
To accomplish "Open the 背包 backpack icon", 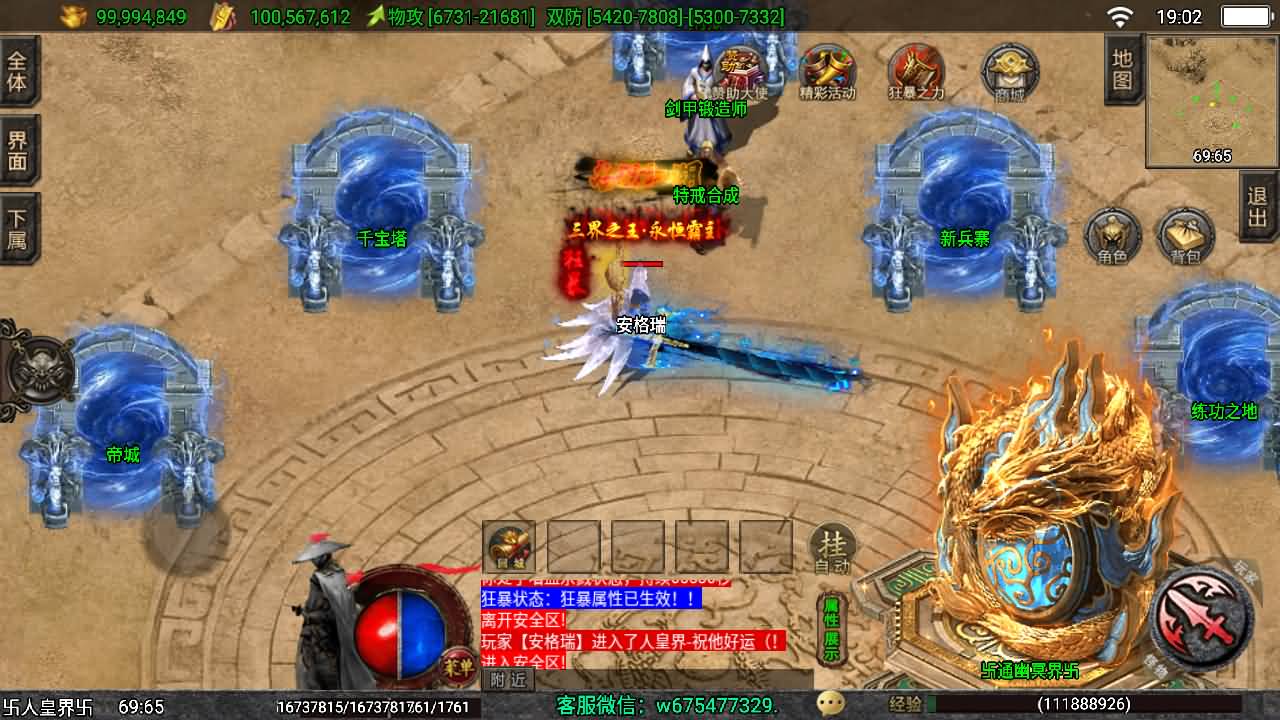I will (1183, 237).
